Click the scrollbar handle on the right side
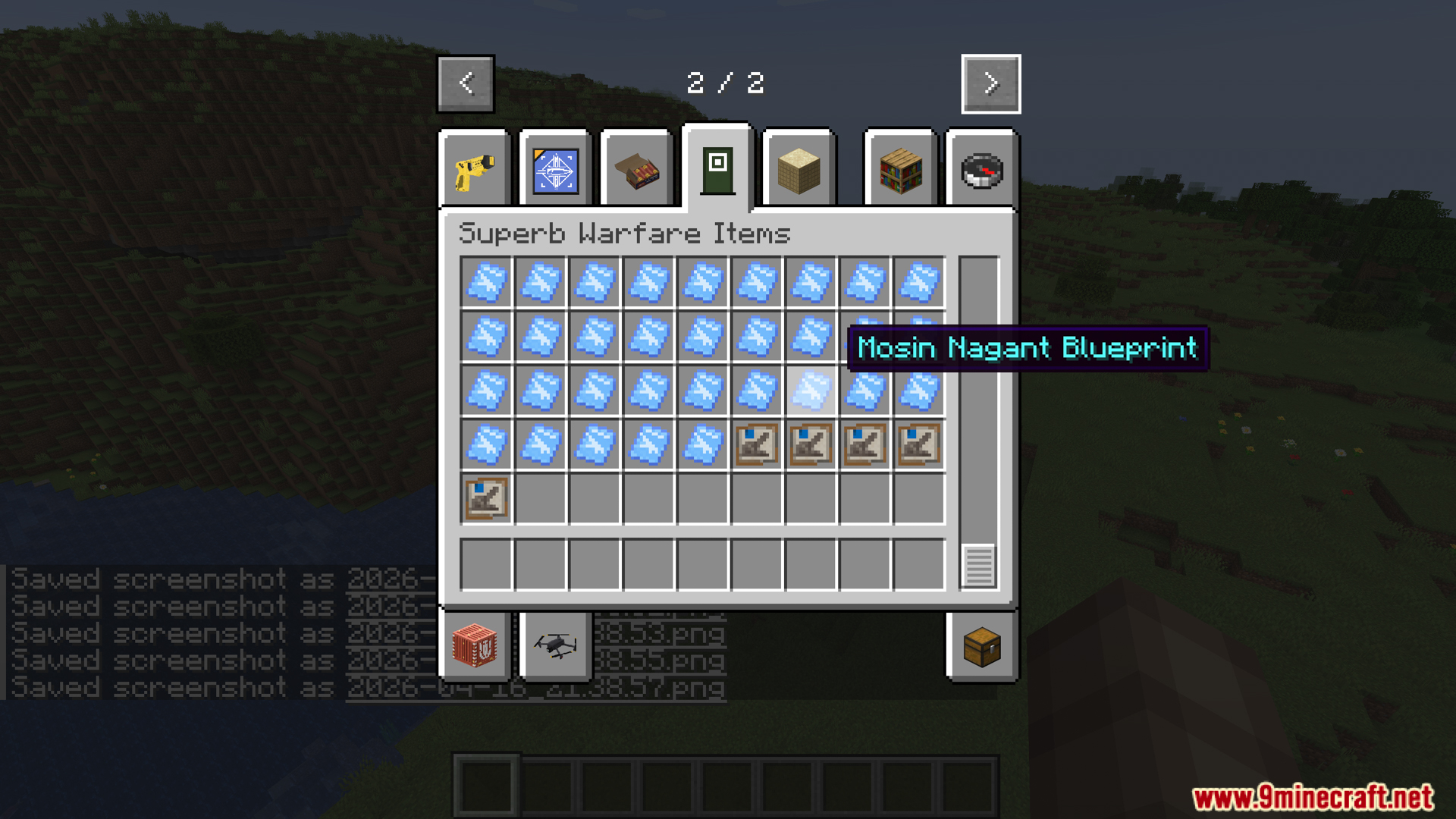This screenshot has width=1456, height=819. pos(977,565)
